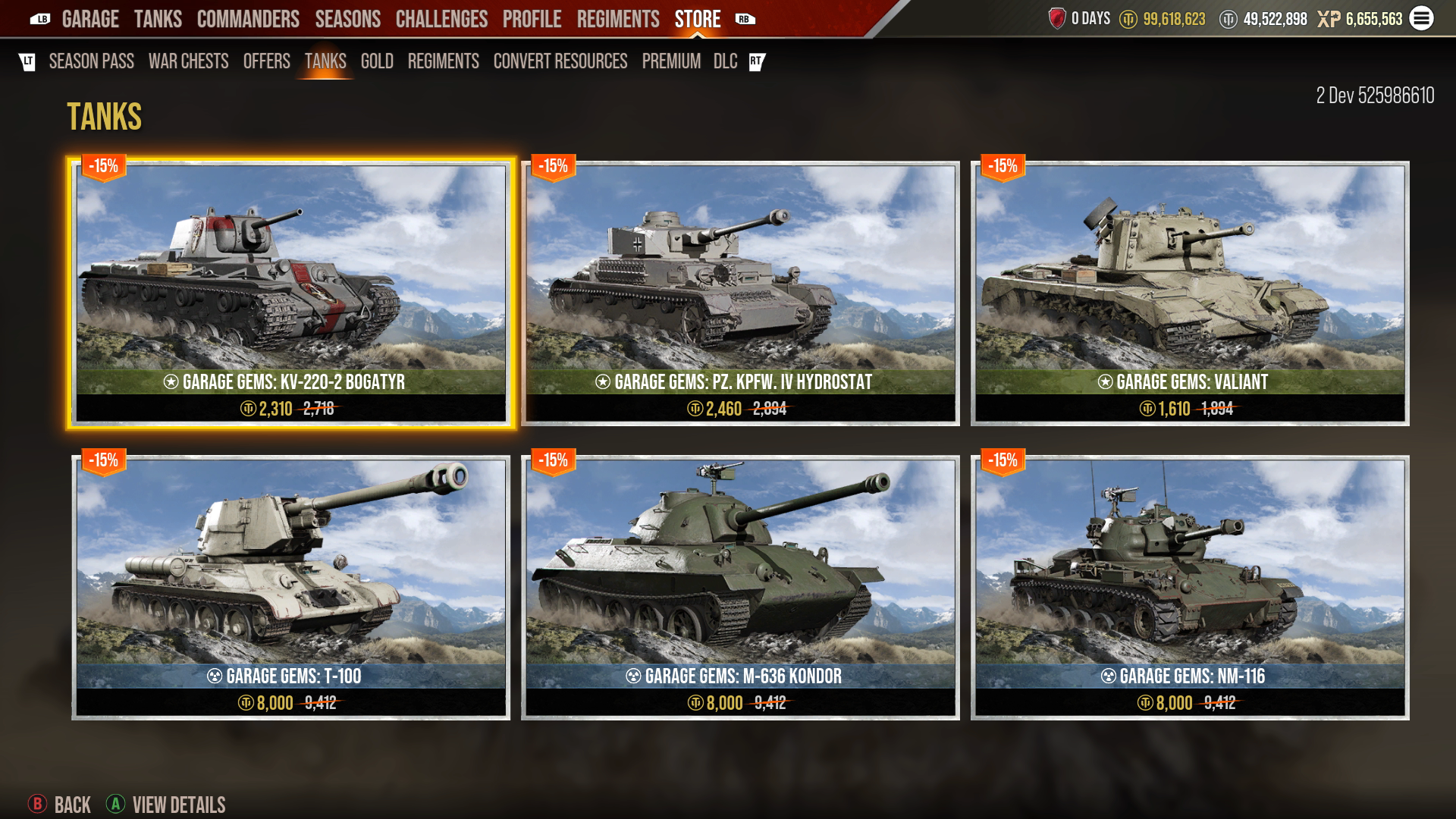Click VIEW DETAILS
The image size is (1456, 819).
click(x=179, y=805)
